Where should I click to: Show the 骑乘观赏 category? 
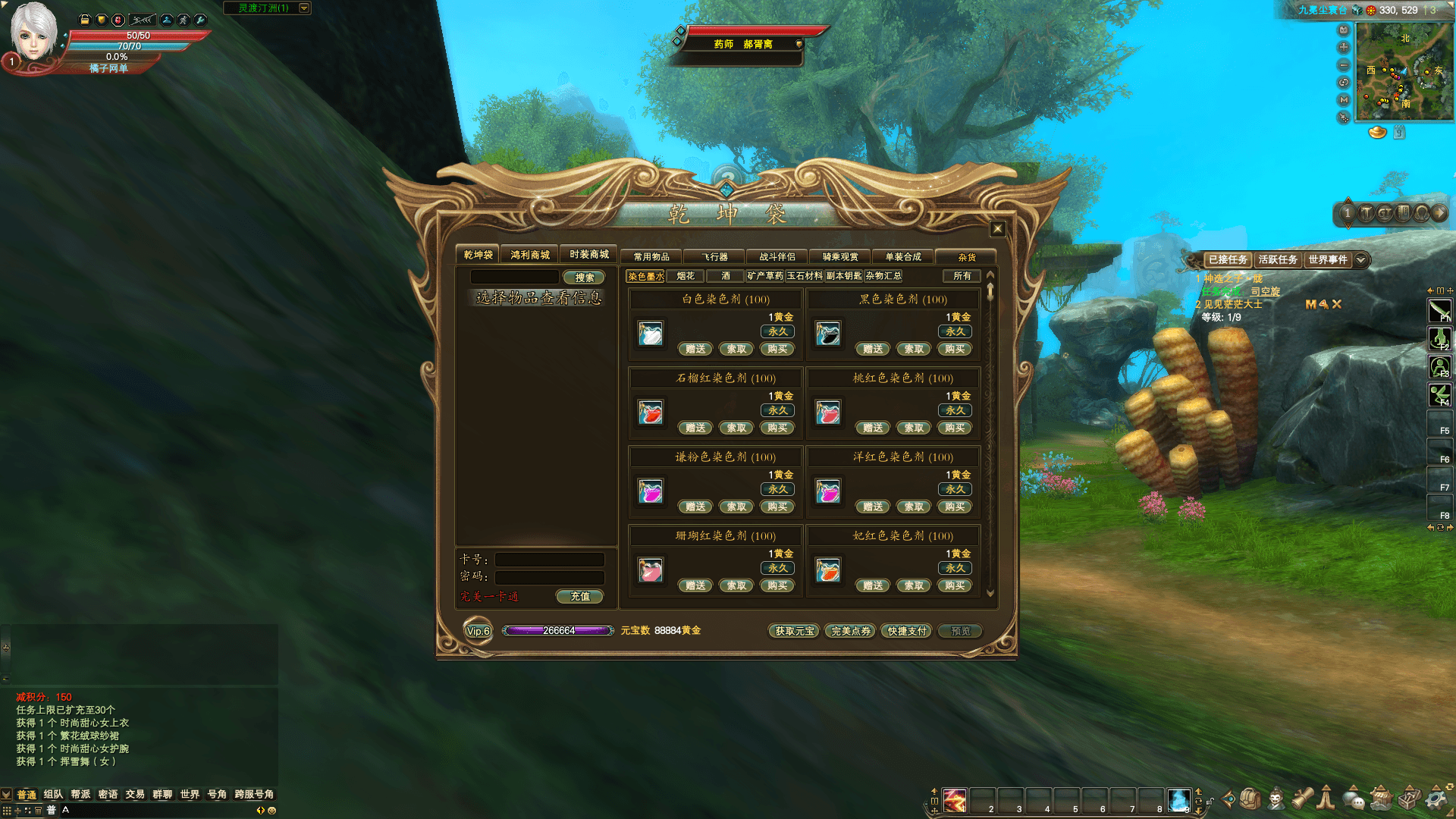point(840,257)
